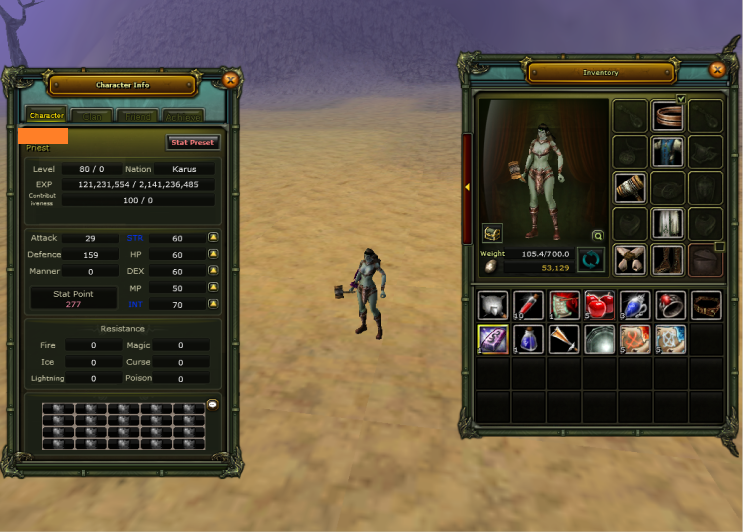This screenshot has width=743, height=532.
Task: Select the red apples inventory slot
Action: 599,305
